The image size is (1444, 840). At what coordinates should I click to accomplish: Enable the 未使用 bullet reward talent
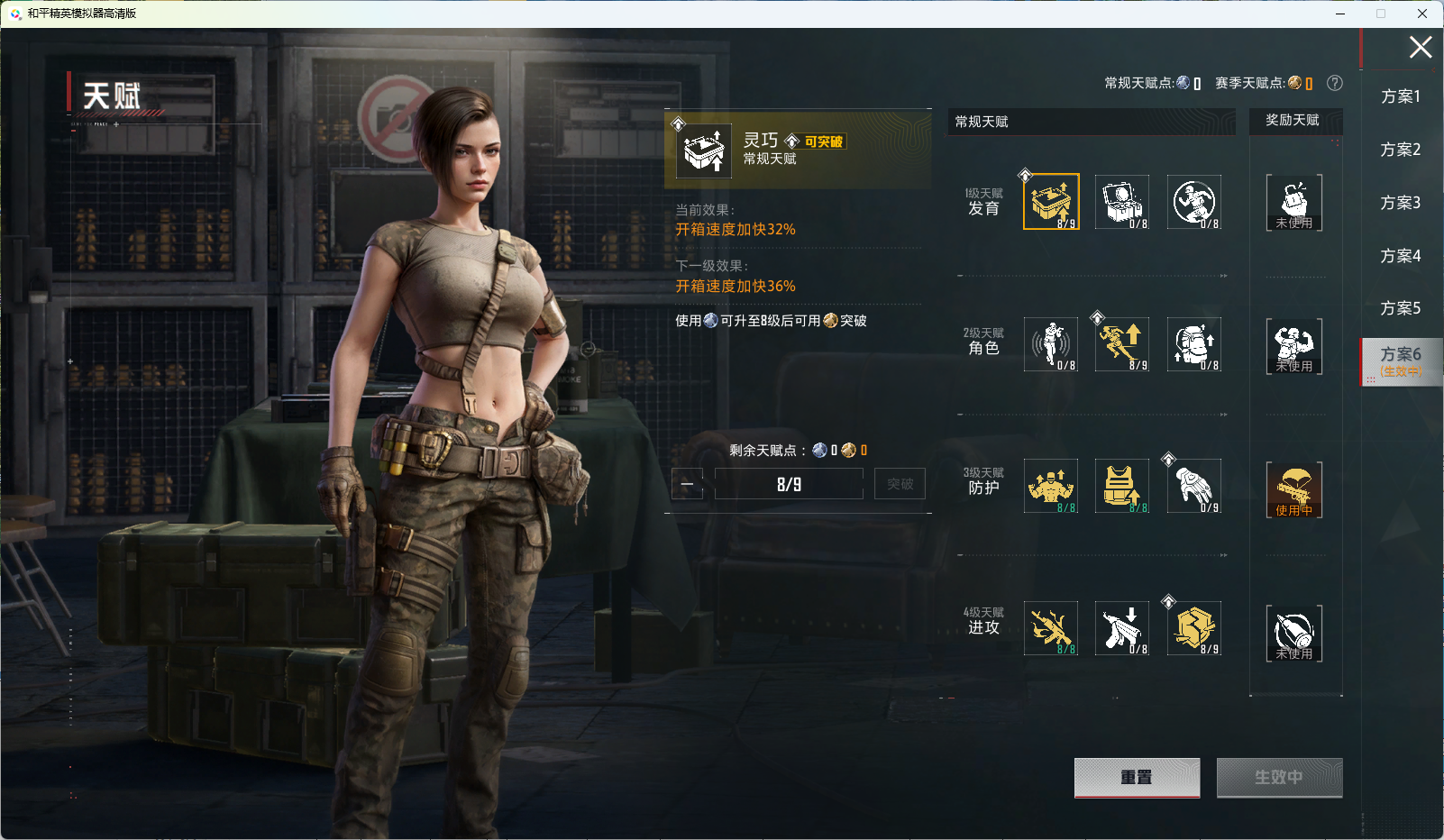[1294, 633]
